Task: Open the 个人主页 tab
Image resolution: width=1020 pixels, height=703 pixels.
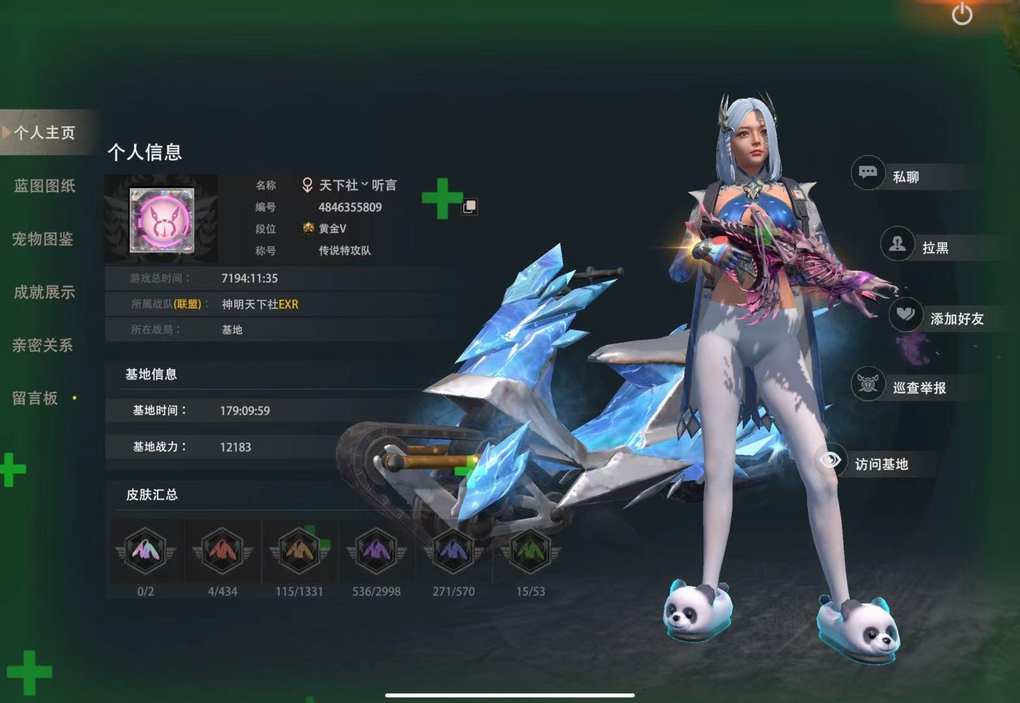Action: point(45,132)
